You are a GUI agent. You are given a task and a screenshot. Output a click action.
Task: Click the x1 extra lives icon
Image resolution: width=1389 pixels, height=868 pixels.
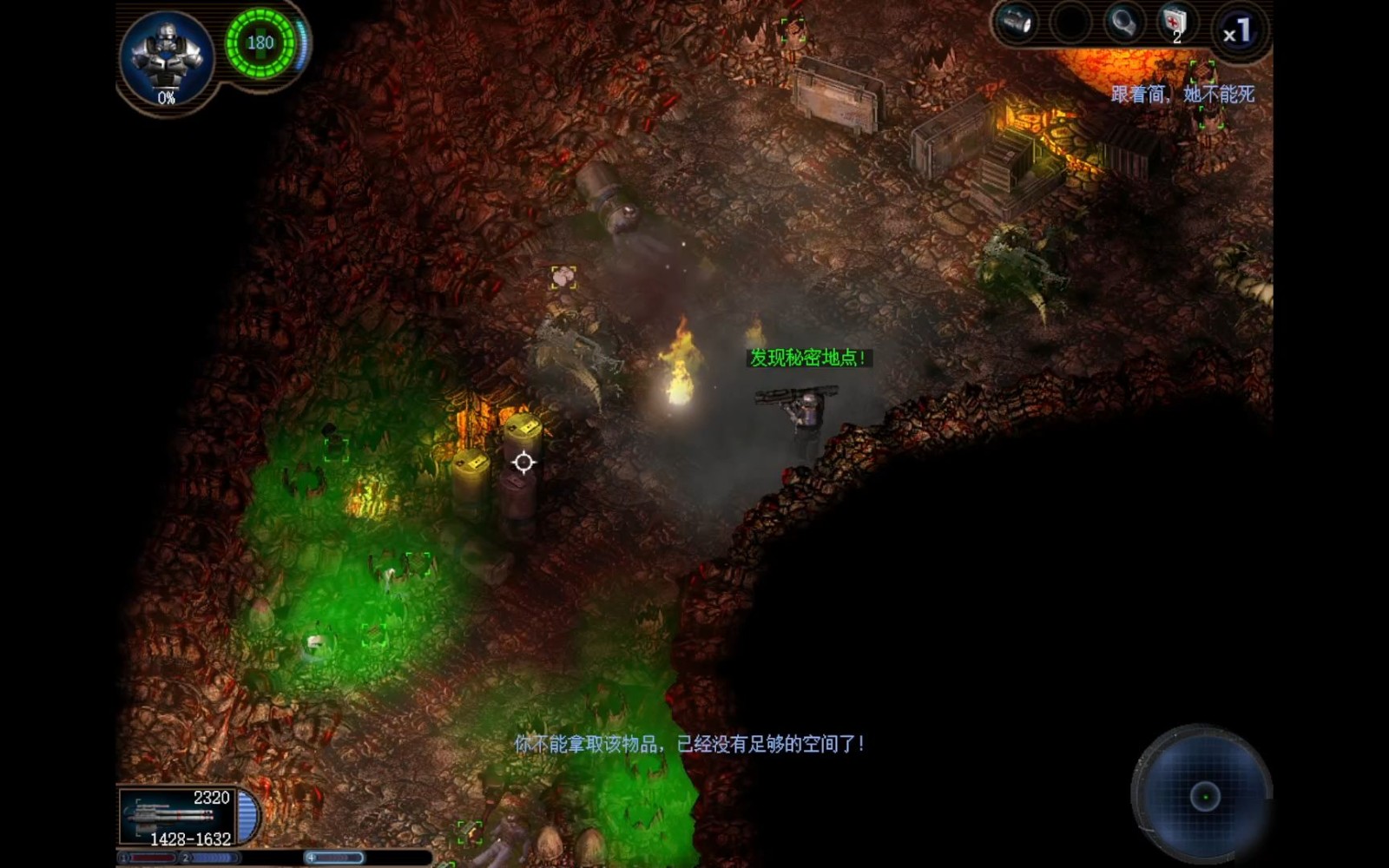coord(1236,32)
